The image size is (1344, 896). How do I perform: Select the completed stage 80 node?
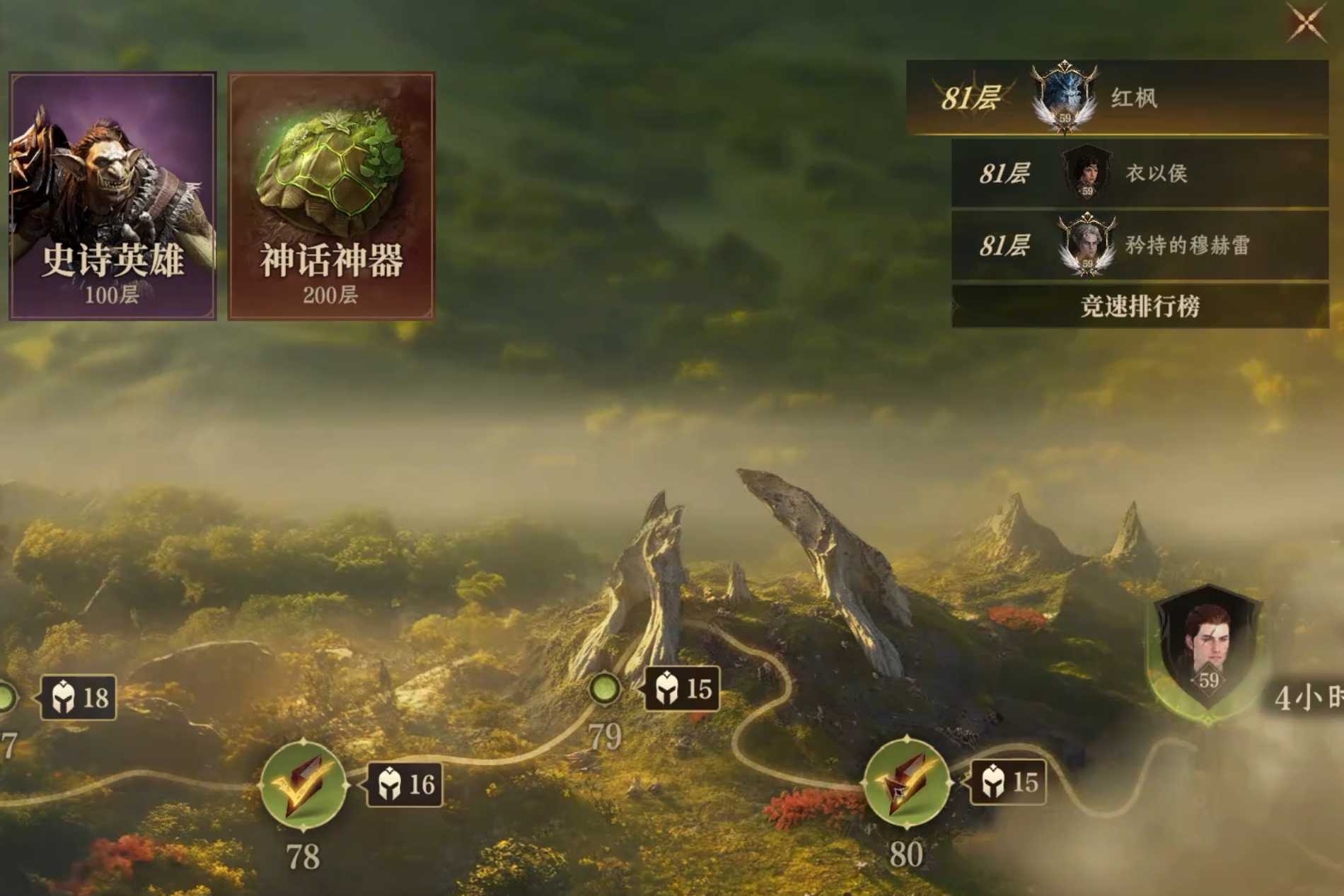(906, 782)
